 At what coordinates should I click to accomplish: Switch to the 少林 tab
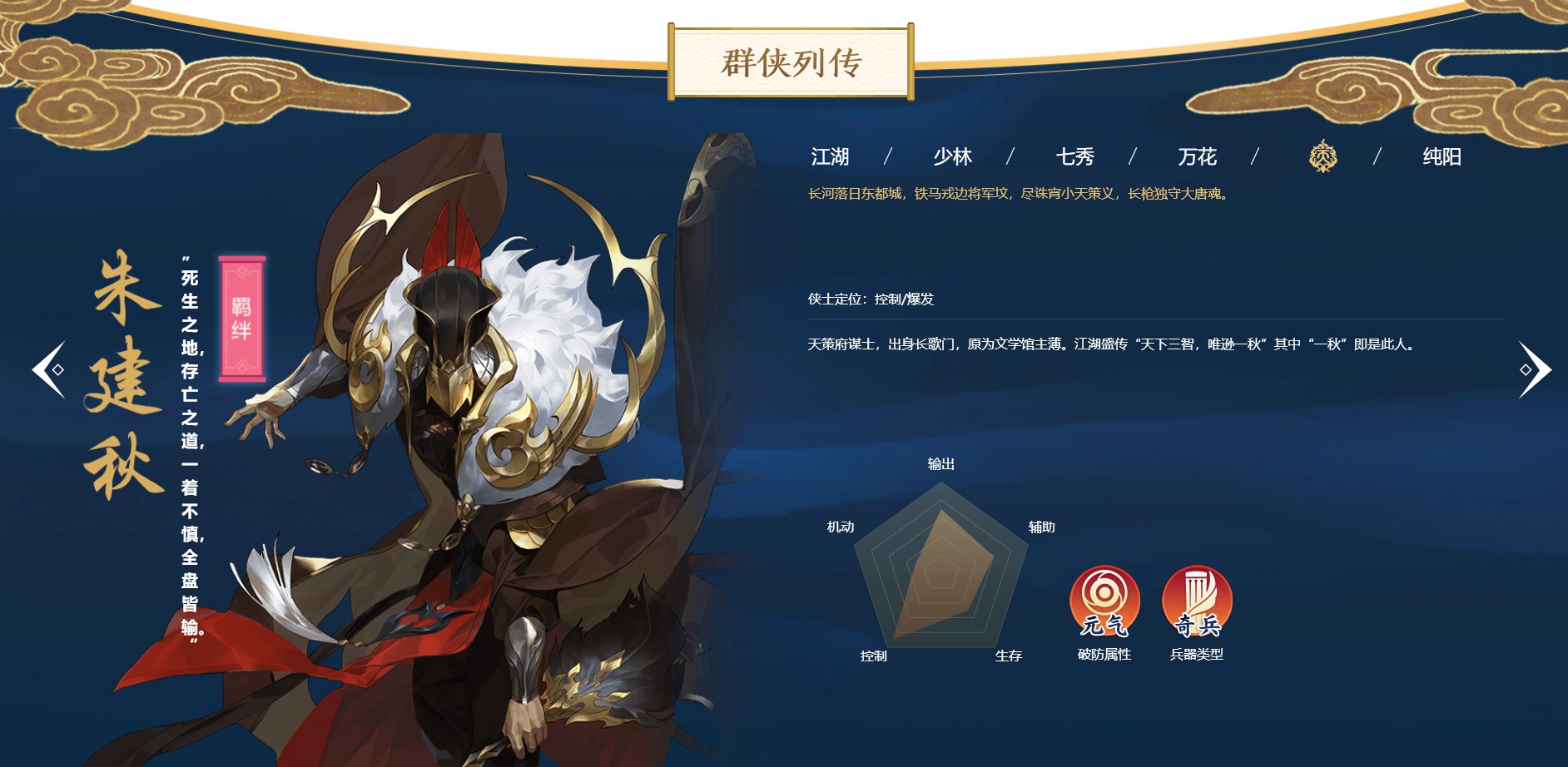(953, 156)
